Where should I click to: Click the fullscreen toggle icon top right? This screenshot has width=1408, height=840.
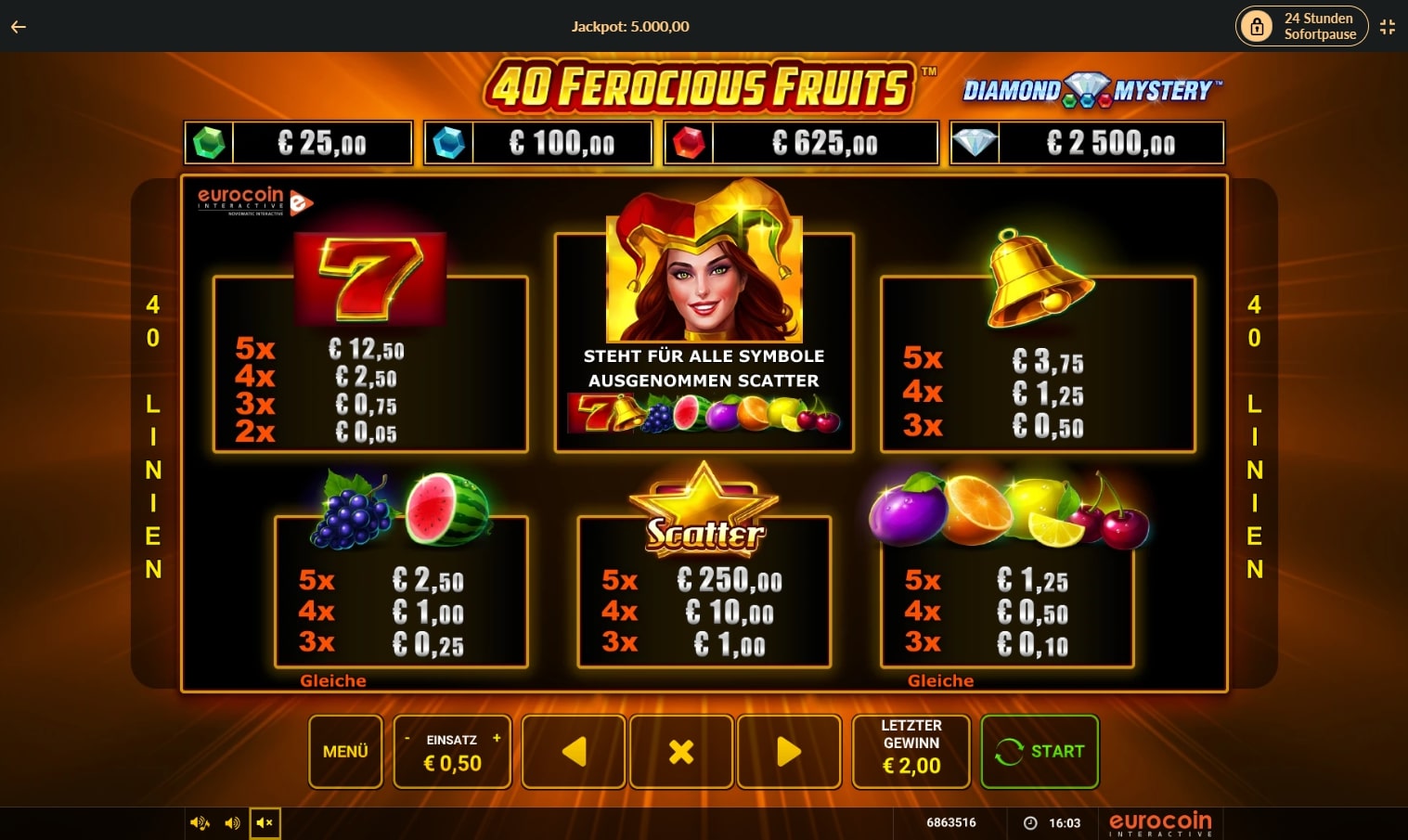pos(1387,26)
